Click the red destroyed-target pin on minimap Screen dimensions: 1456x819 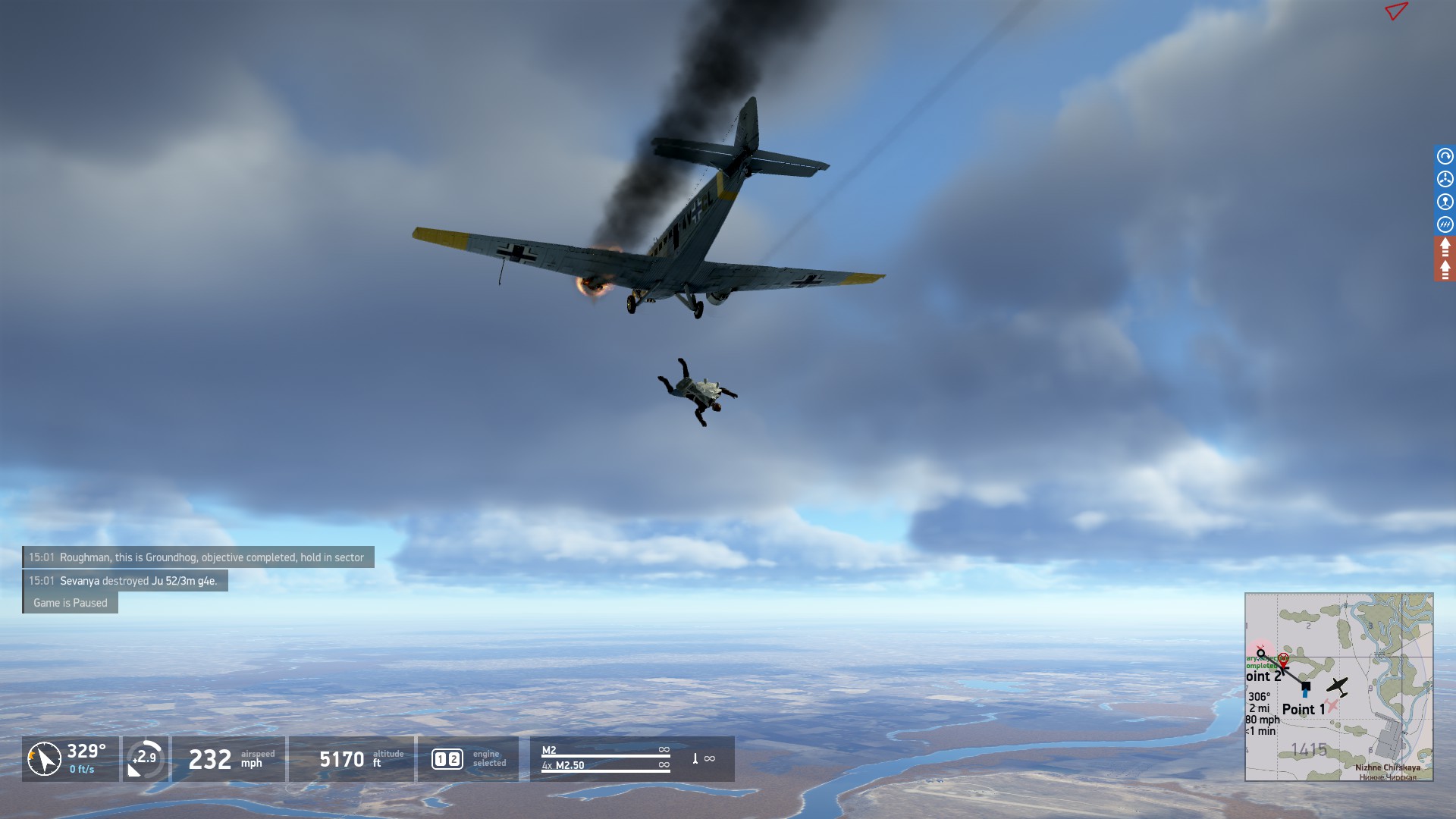pyautogui.click(x=1283, y=658)
